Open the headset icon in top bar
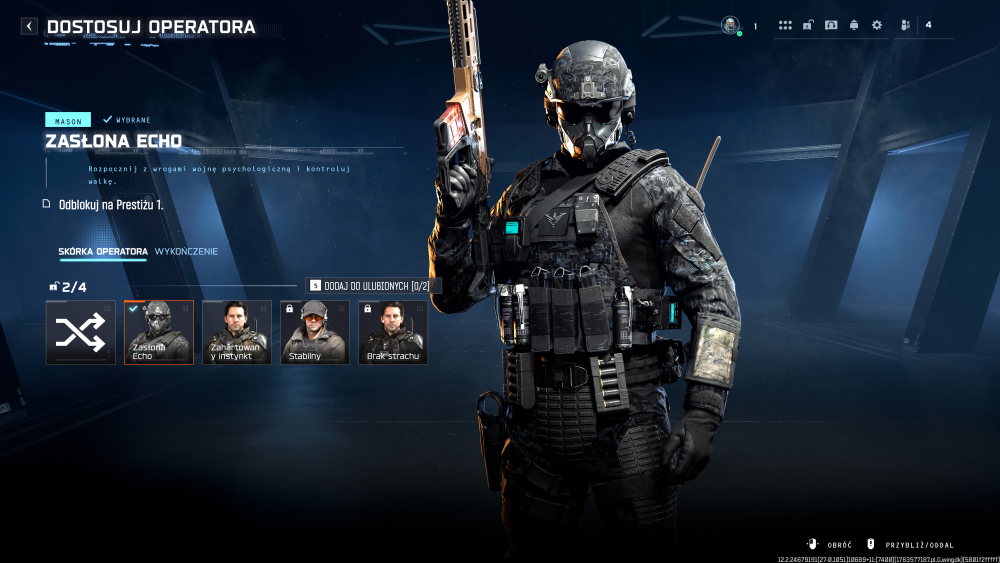This screenshot has width=1000, height=563. 831,25
